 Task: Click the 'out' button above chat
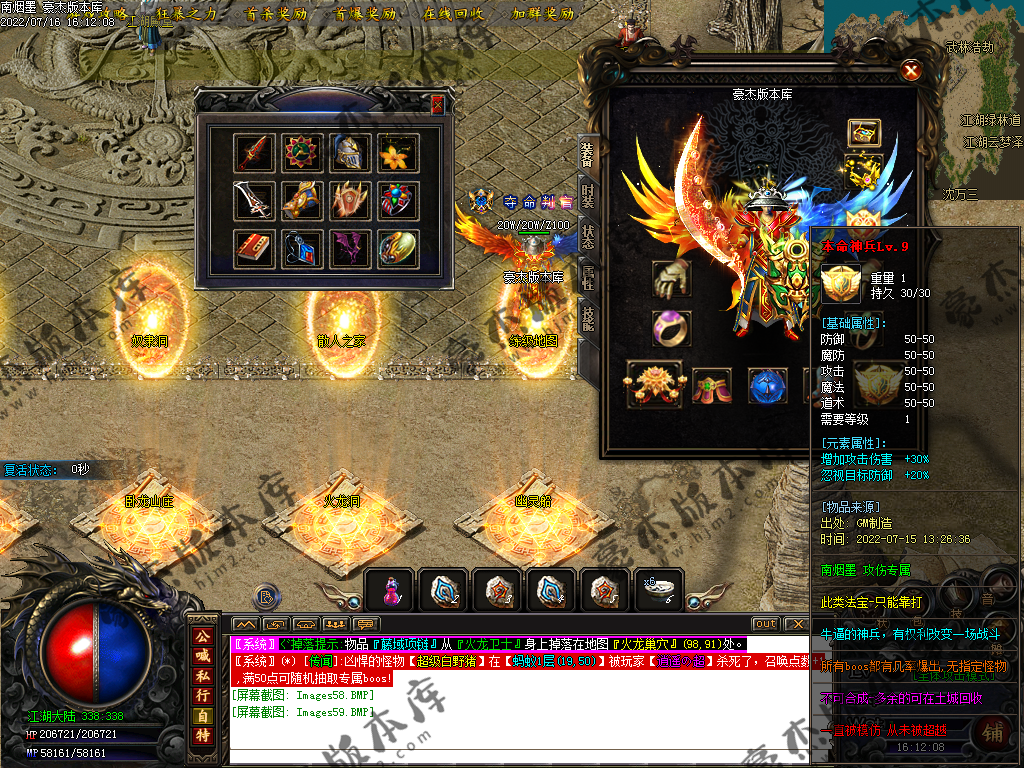tap(765, 624)
